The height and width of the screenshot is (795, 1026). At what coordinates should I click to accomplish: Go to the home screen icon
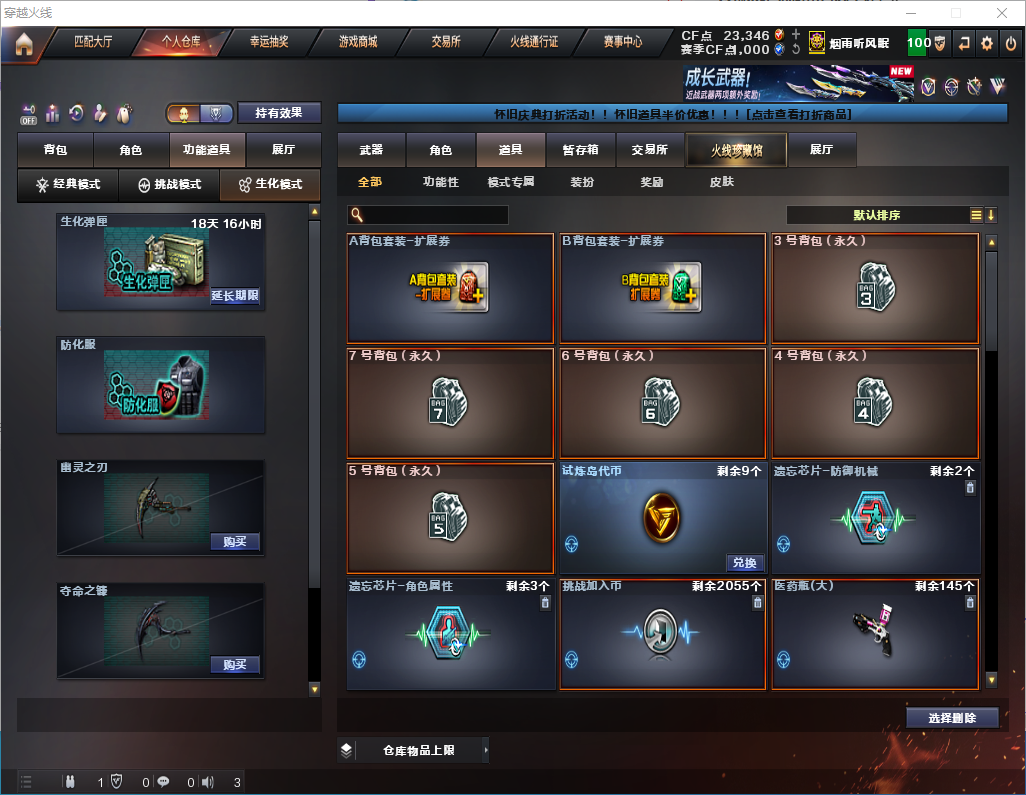click(24, 43)
